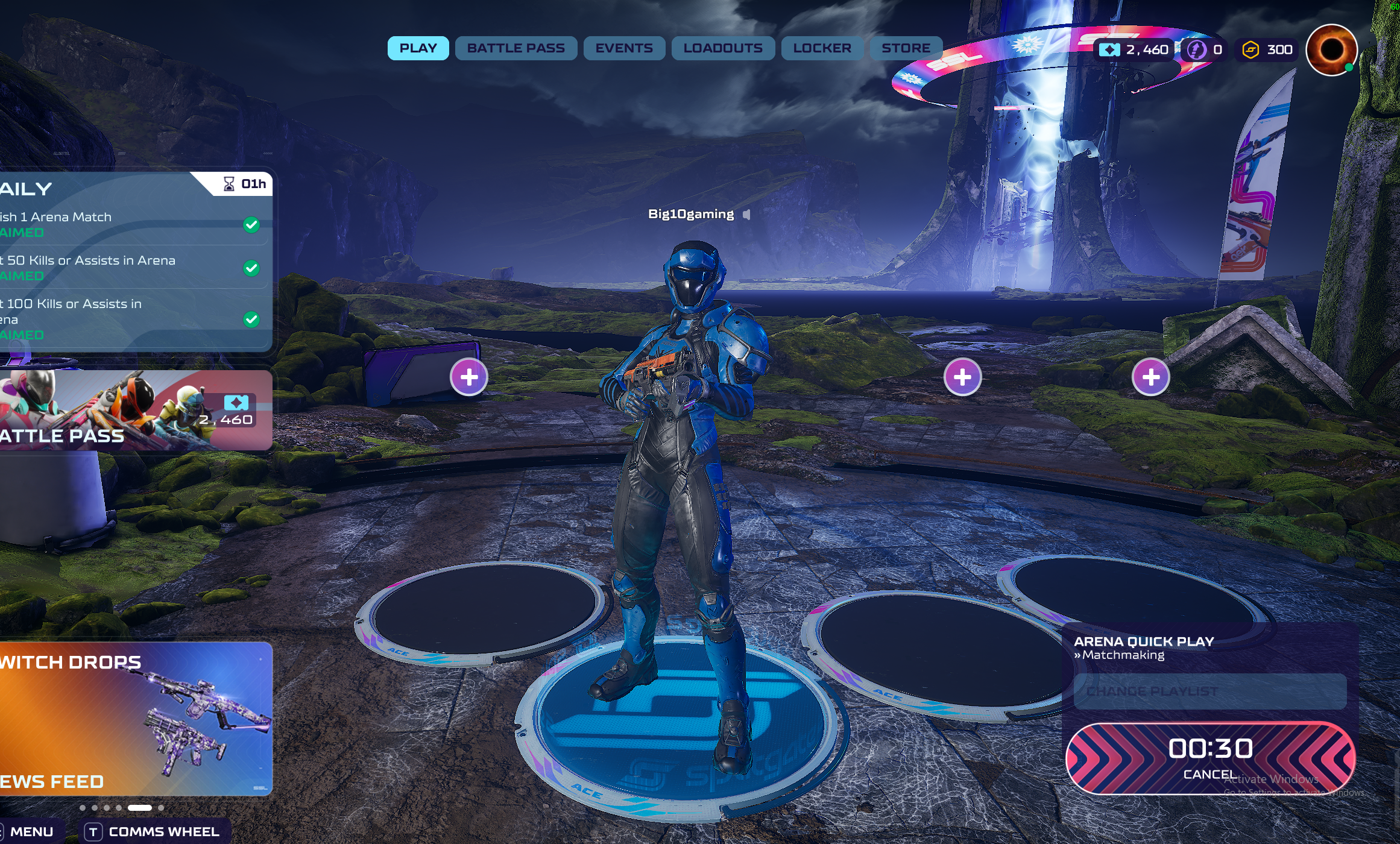Open the Twitch Drops news feed card

[x=135, y=719]
